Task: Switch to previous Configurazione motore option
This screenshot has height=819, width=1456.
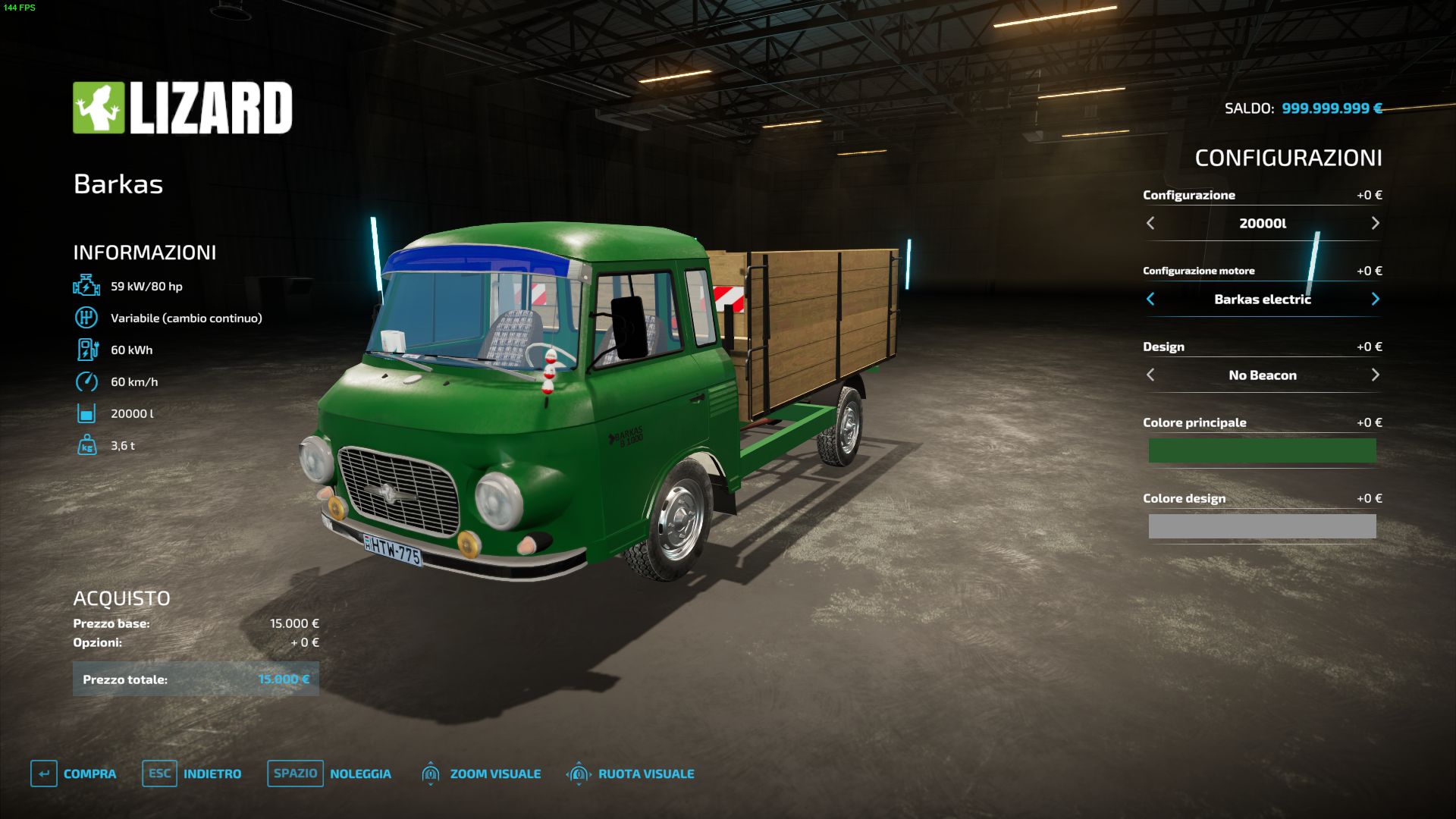Action: pos(1150,299)
